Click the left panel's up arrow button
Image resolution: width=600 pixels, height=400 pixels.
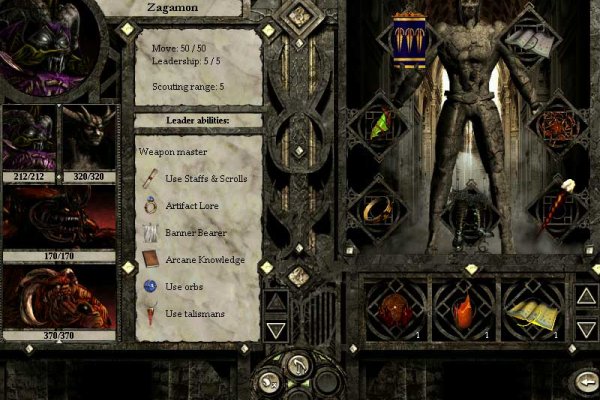277,300
